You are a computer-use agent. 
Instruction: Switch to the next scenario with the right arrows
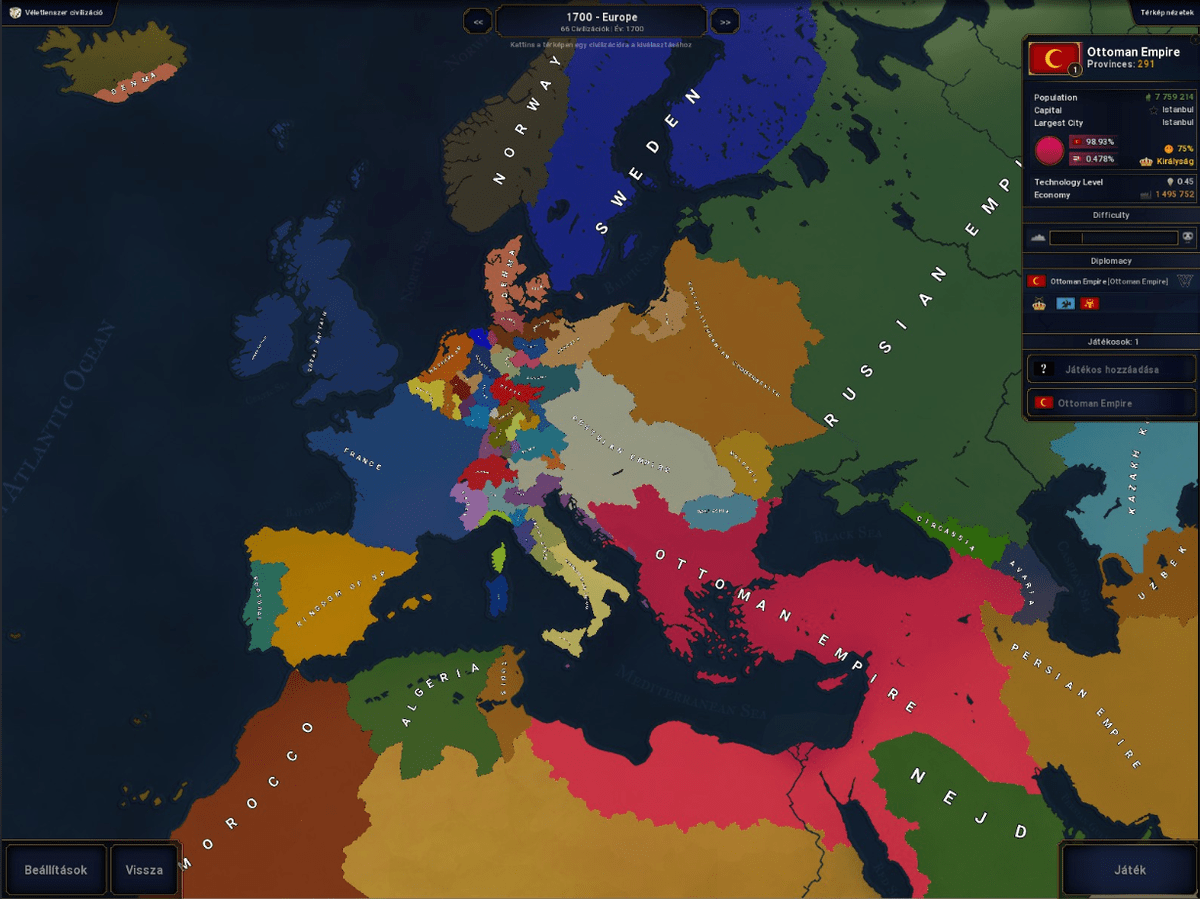724,21
